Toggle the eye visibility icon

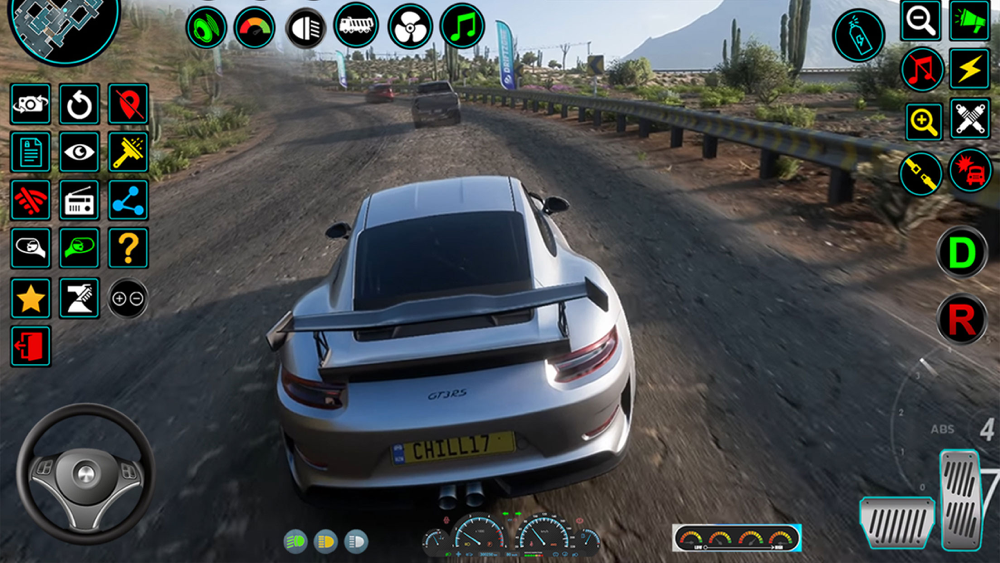click(x=79, y=152)
